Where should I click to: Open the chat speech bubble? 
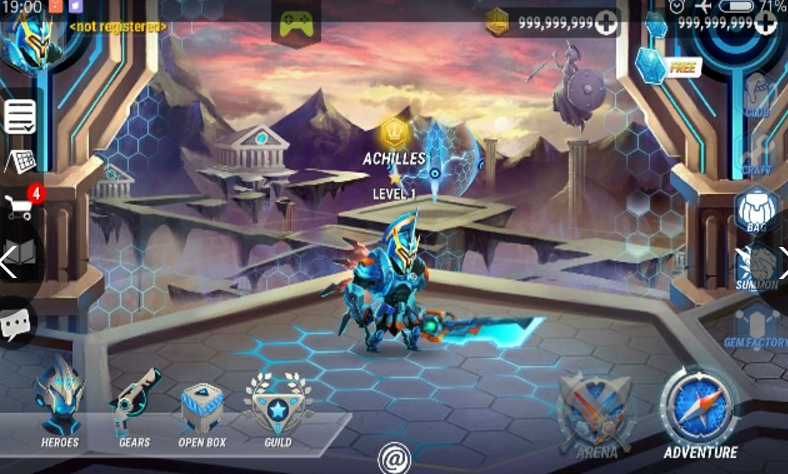(x=16, y=323)
